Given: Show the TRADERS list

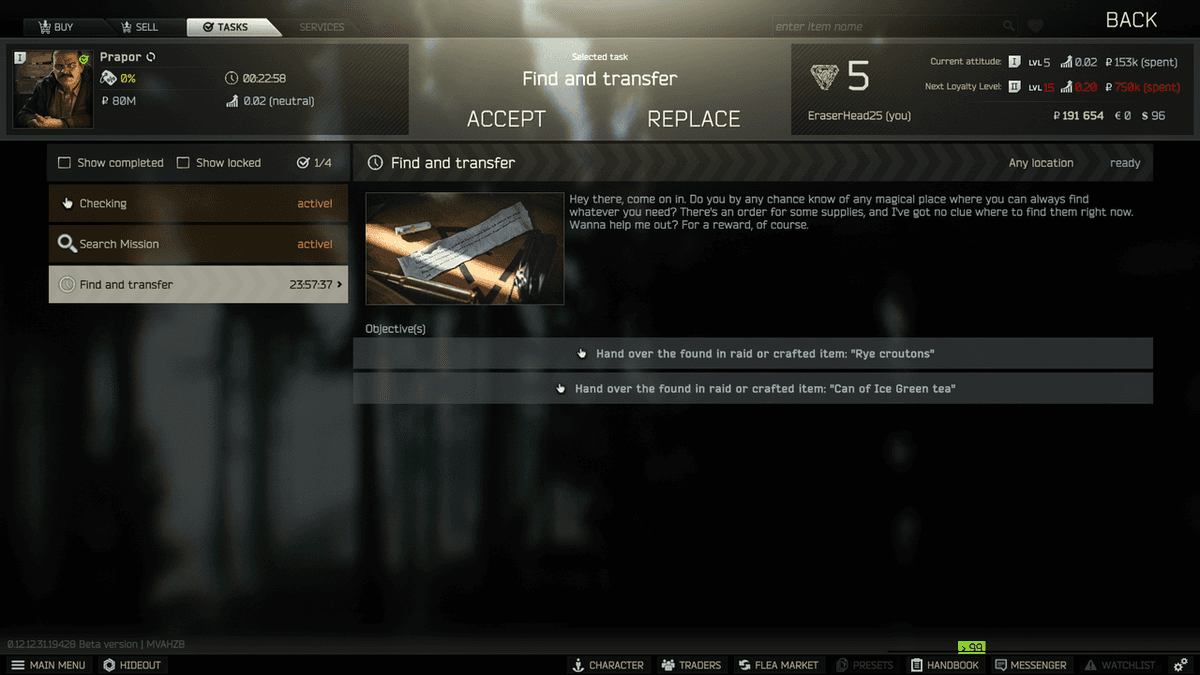Looking at the screenshot, I should 689,665.
